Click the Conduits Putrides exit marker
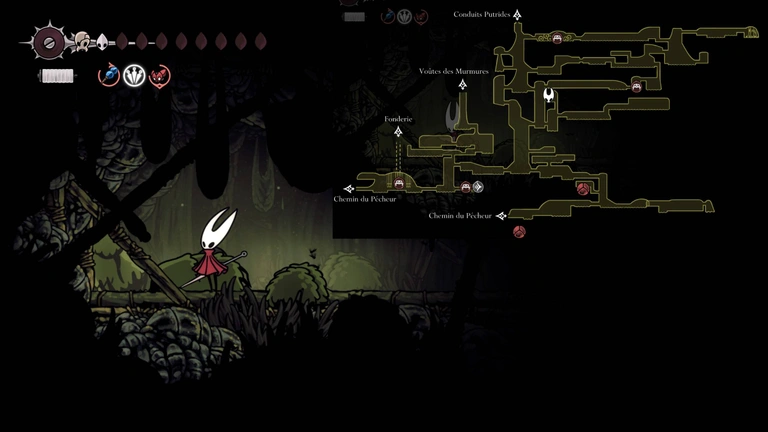768x432 pixels. click(518, 15)
